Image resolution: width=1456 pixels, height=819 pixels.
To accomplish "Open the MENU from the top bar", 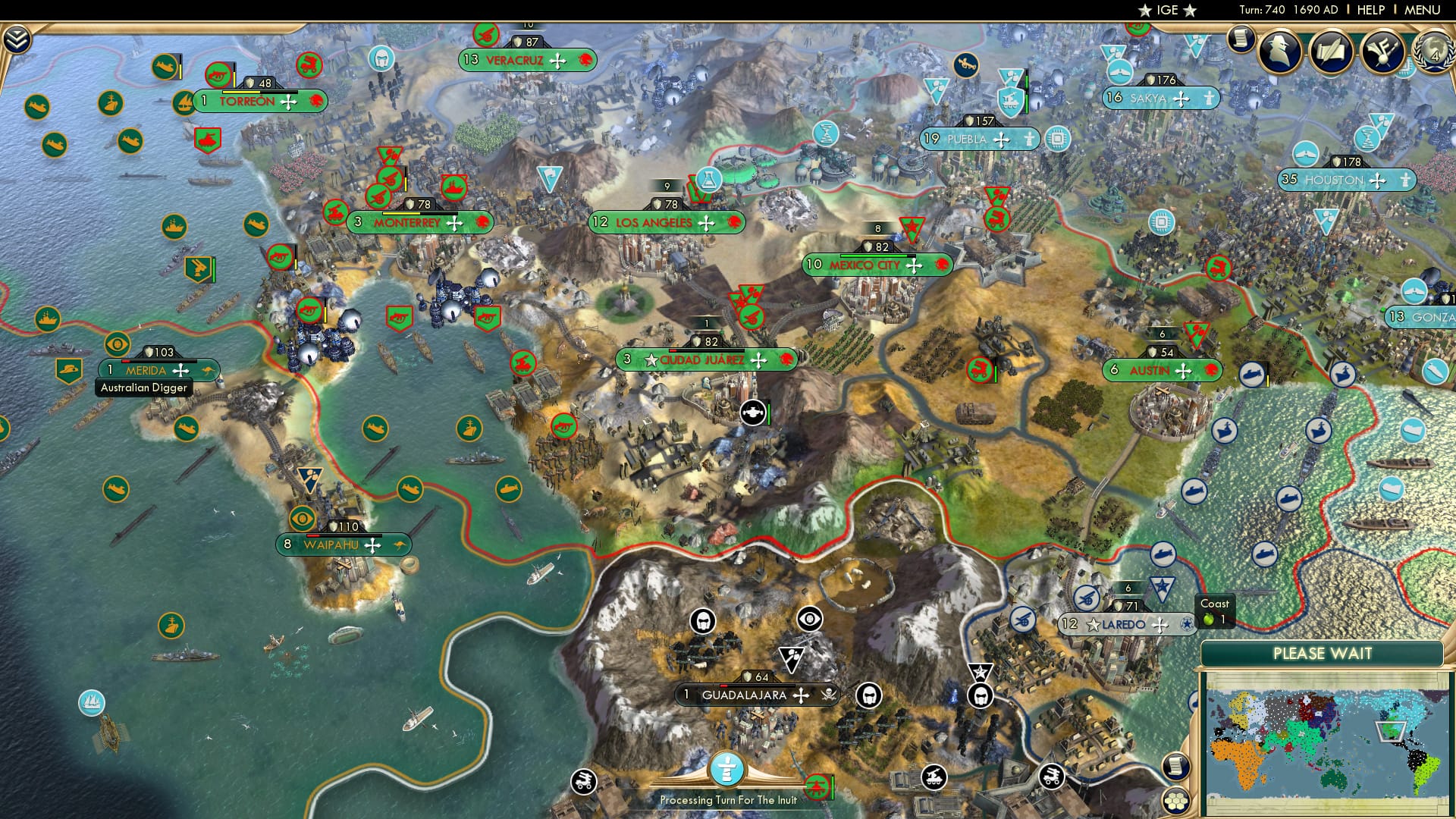I will pos(1424,8).
